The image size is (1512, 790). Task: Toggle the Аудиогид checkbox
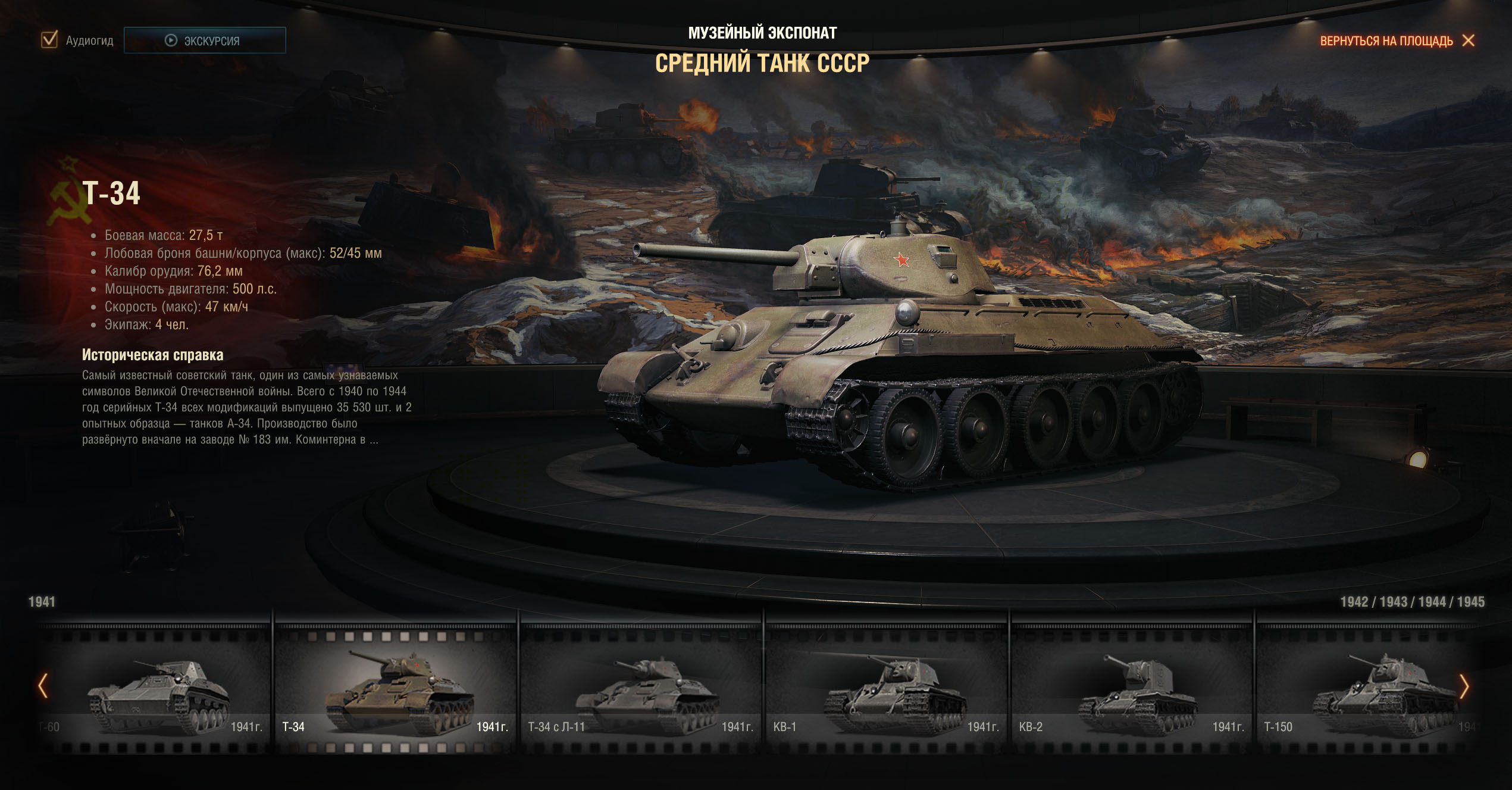point(49,40)
